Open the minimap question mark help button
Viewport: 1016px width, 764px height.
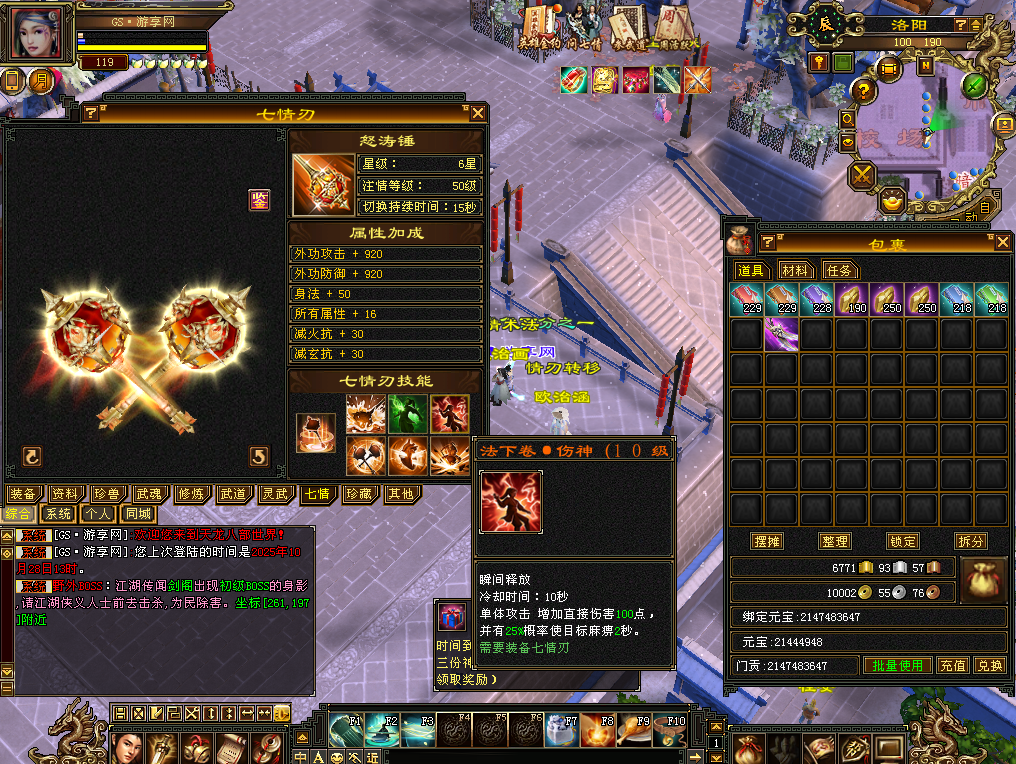click(x=863, y=90)
